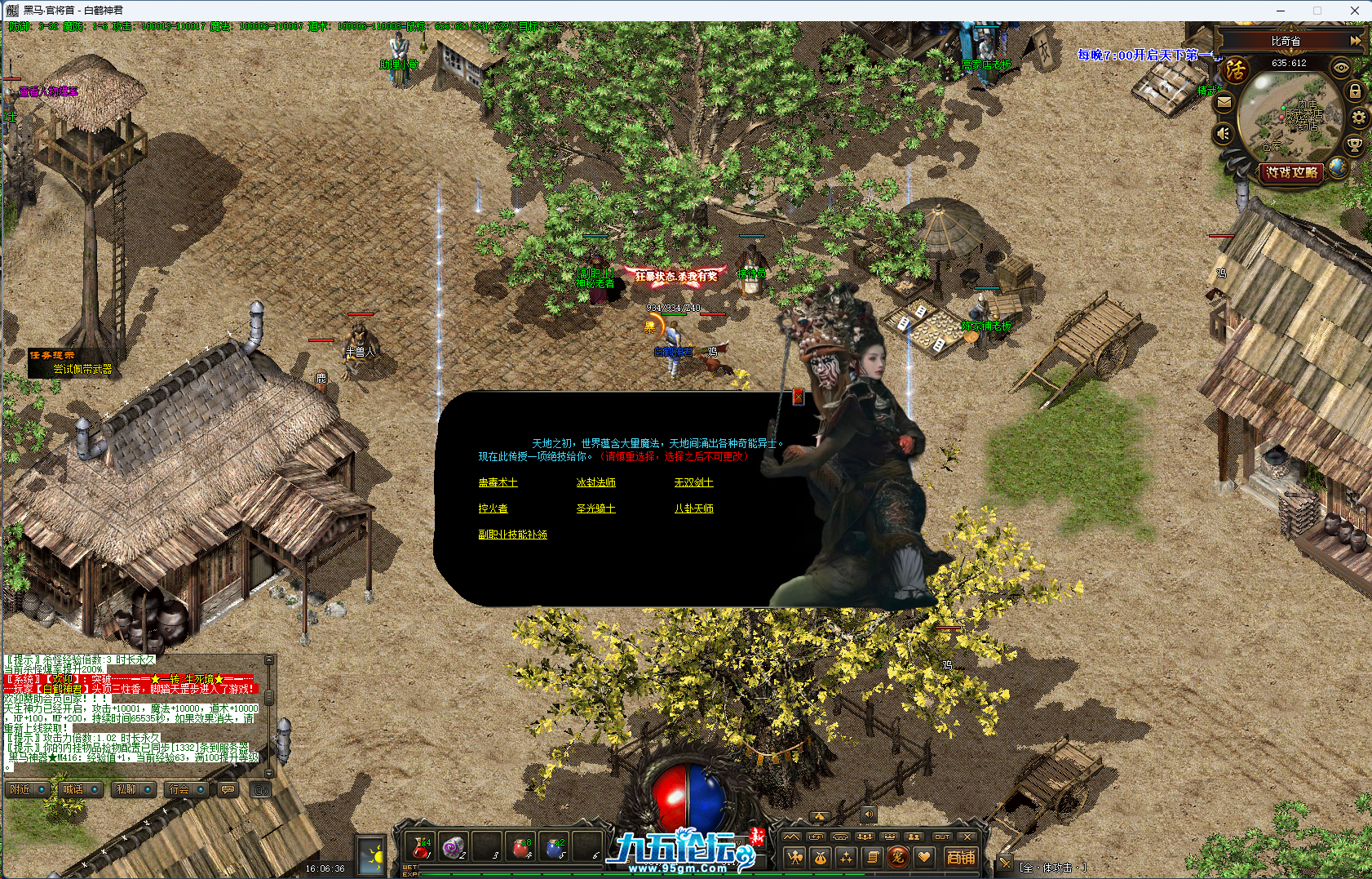Open the inventory bag icon
This screenshot has width=1372, height=879.
click(820, 858)
